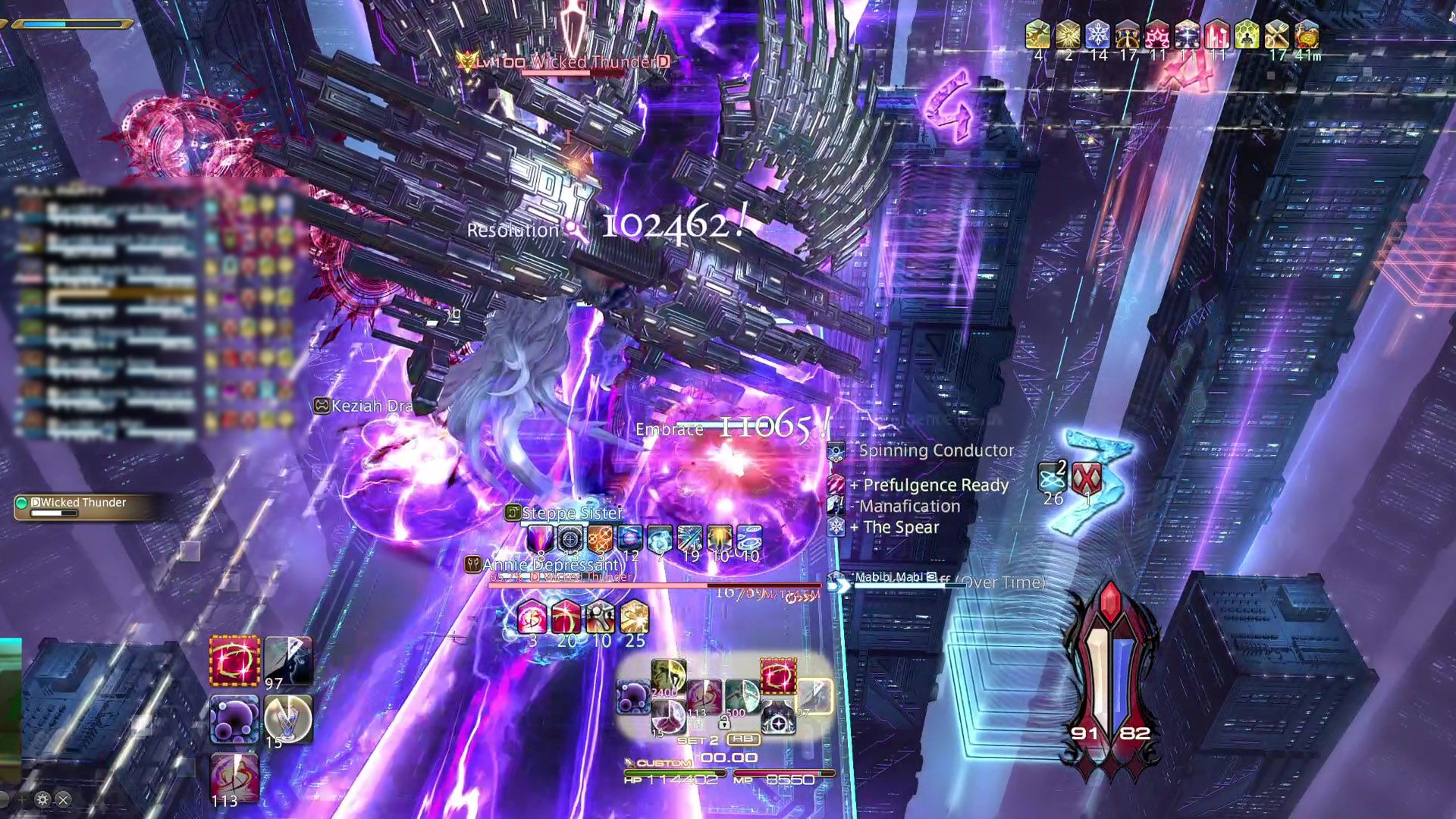The image size is (1456, 819).
Task: Select the dark caped figure ability showing 97
Action: [x=288, y=660]
